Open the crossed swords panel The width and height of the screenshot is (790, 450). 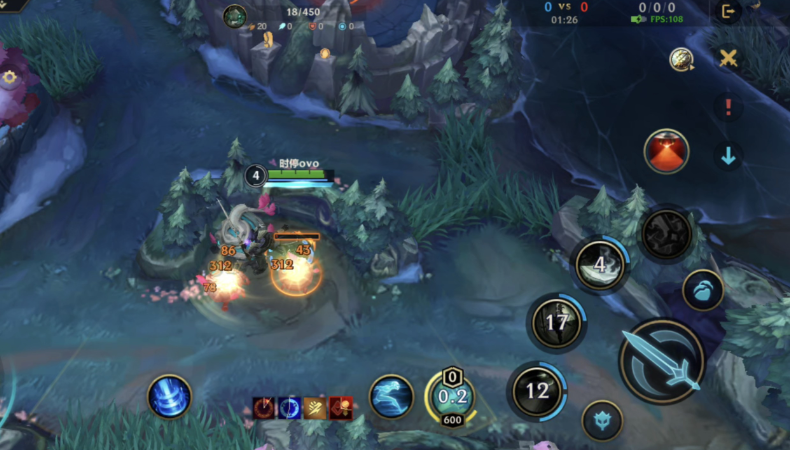pos(729,58)
